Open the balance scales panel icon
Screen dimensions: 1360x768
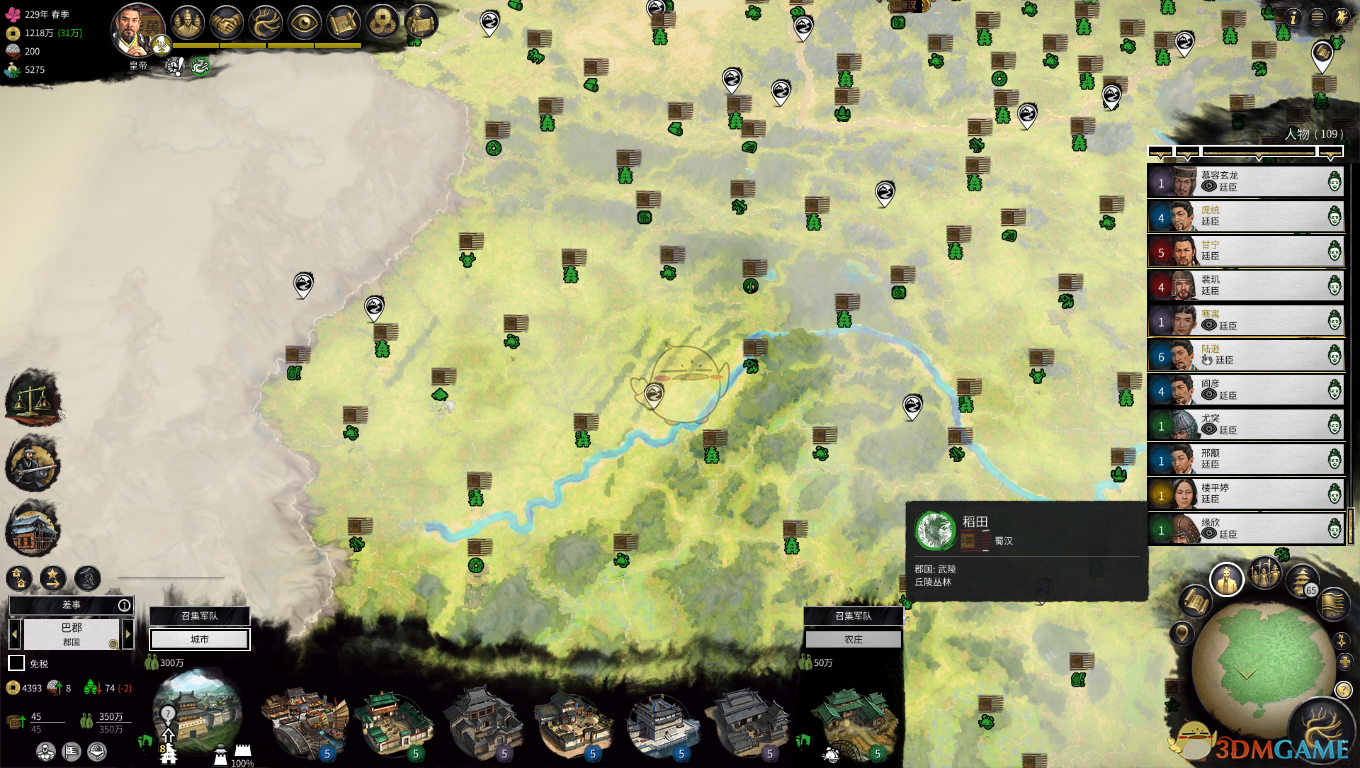31,396
